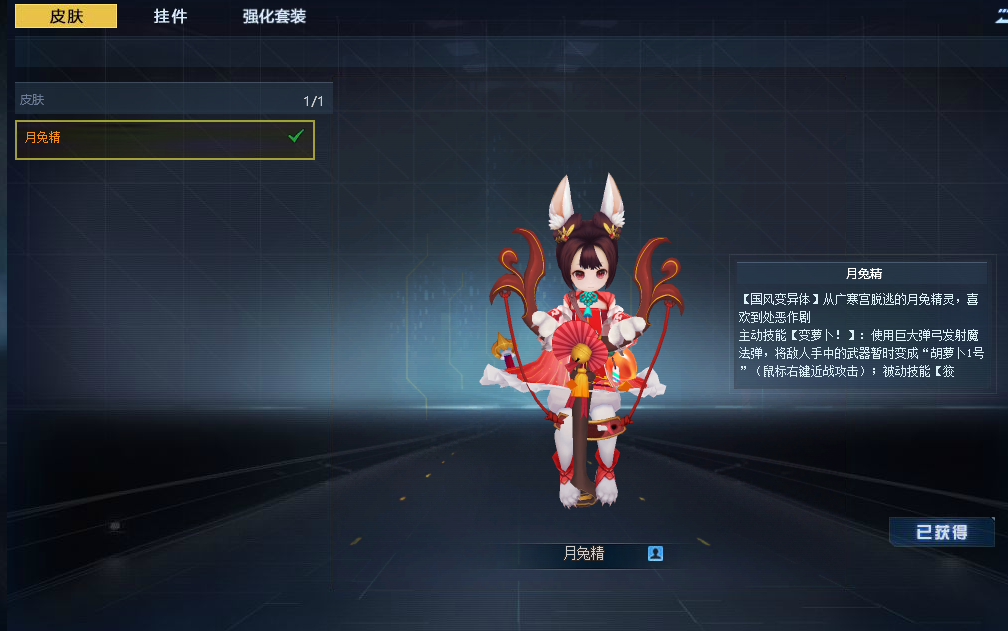Select the 强化套装 tab
Image resolution: width=1008 pixels, height=631 pixels.
click(274, 16)
